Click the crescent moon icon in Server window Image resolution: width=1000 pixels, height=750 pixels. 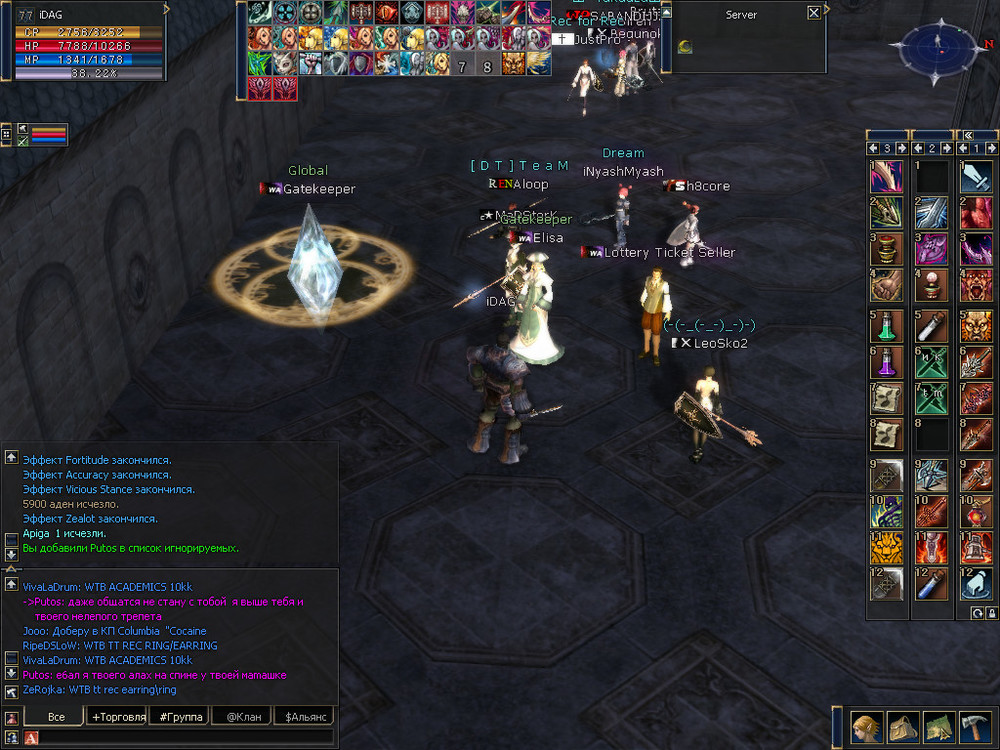pyautogui.click(x=686, y=45)
